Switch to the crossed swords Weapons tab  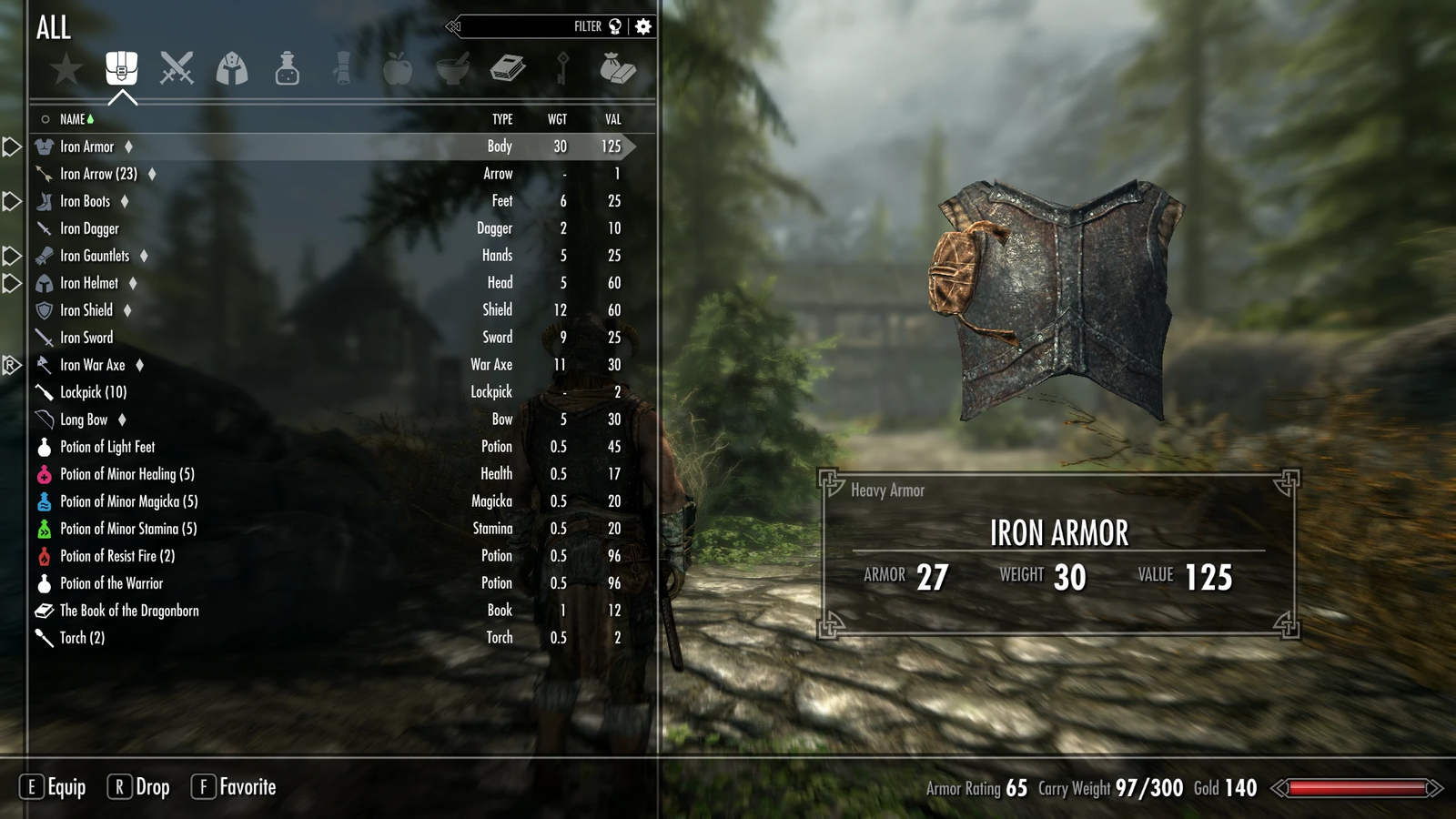pos(177,69)
